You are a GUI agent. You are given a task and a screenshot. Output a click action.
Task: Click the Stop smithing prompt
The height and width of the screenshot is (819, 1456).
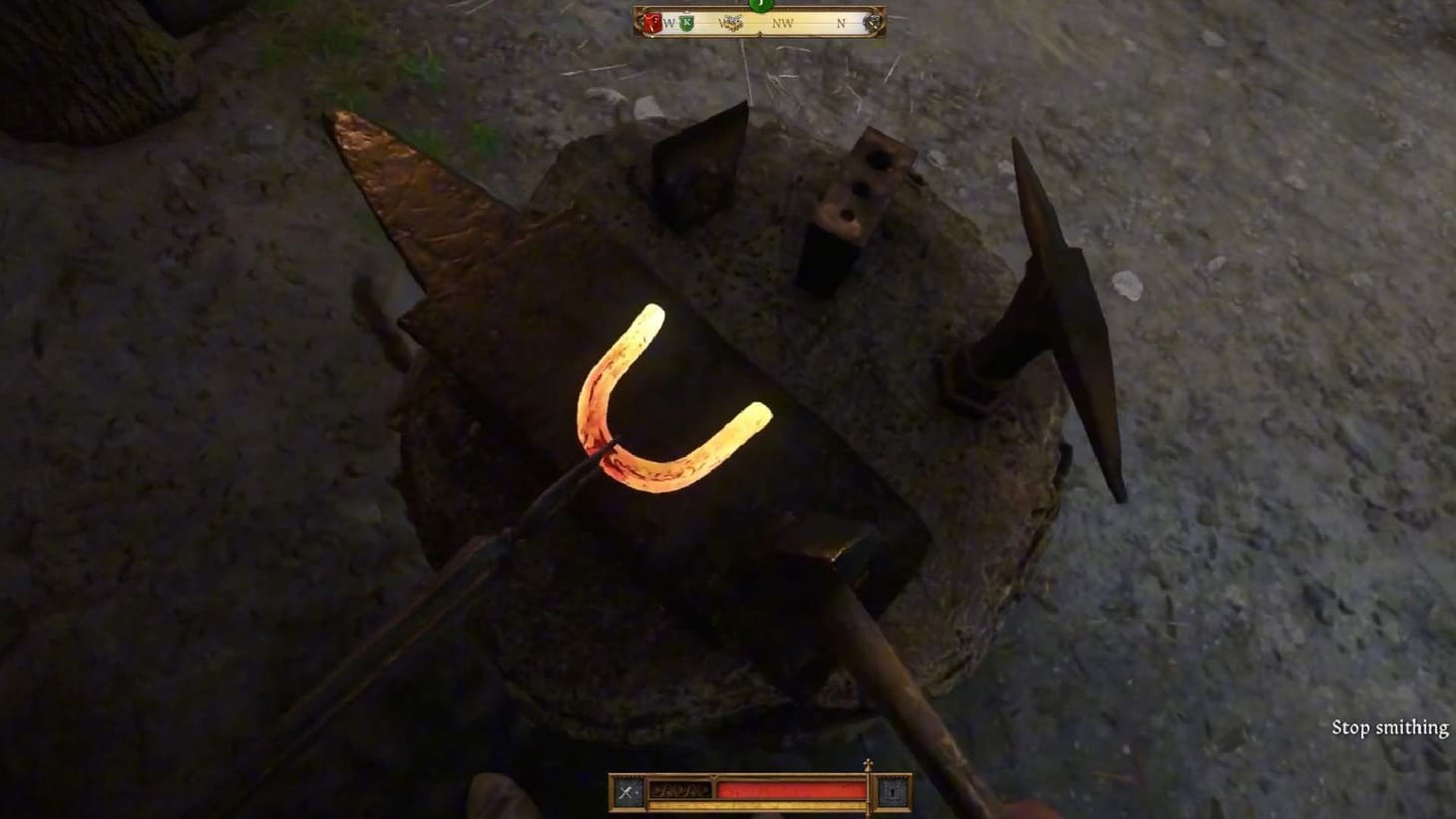click(1390, 728)
